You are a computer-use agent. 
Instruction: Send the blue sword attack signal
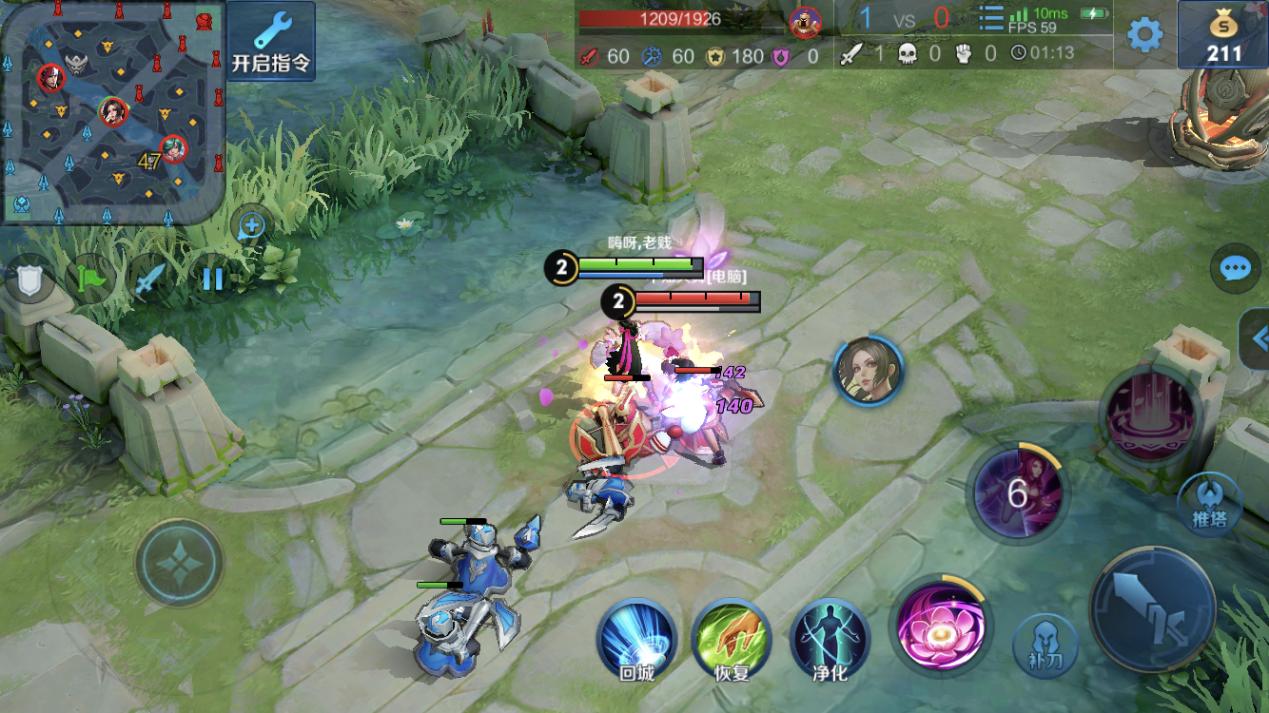[x=151, y=279]
